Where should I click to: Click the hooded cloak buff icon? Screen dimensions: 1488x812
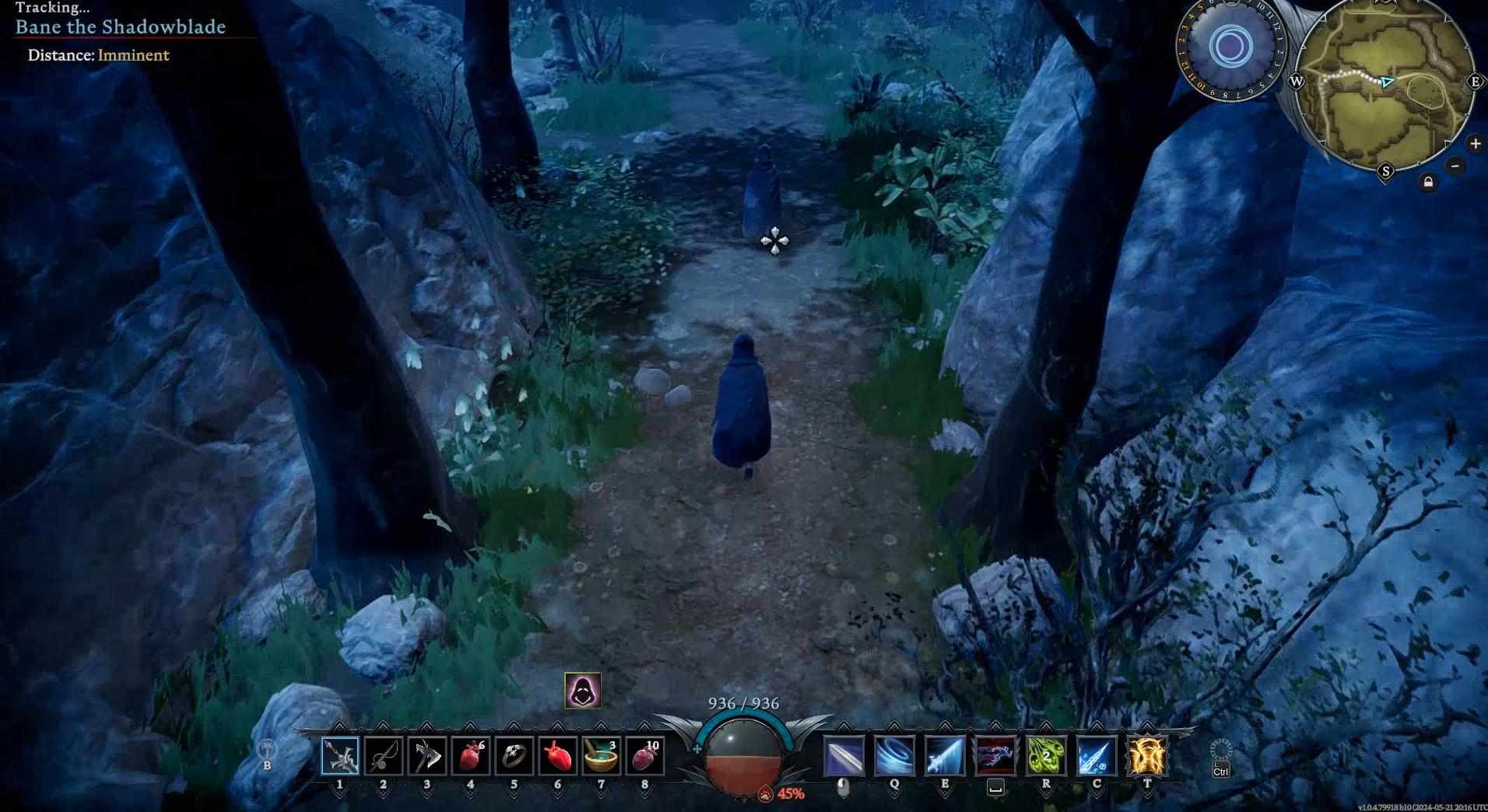tap(582, 691)
